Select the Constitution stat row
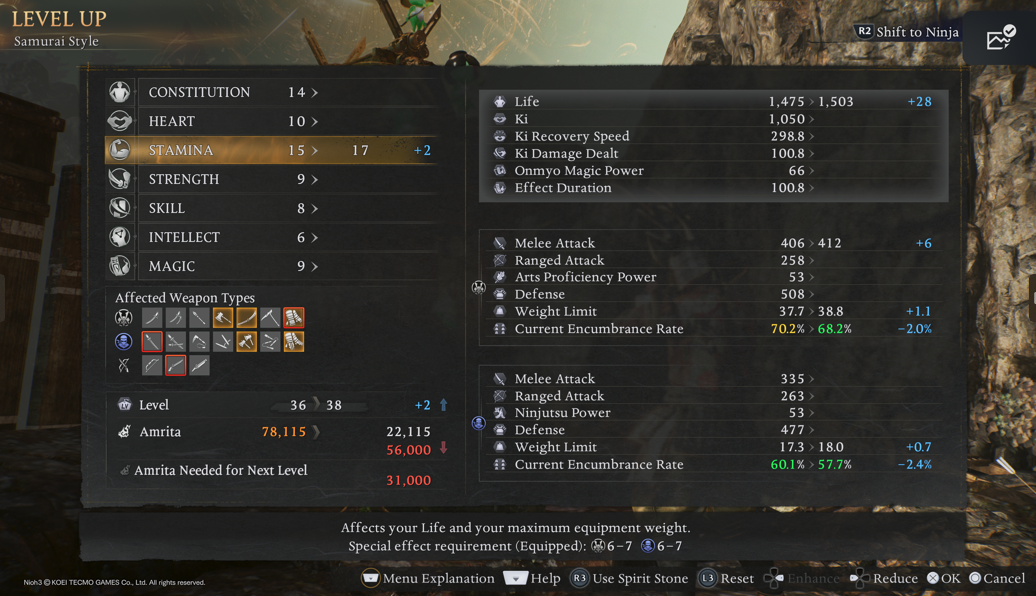Screen dimensions: 1036x596 pos(270,92)
